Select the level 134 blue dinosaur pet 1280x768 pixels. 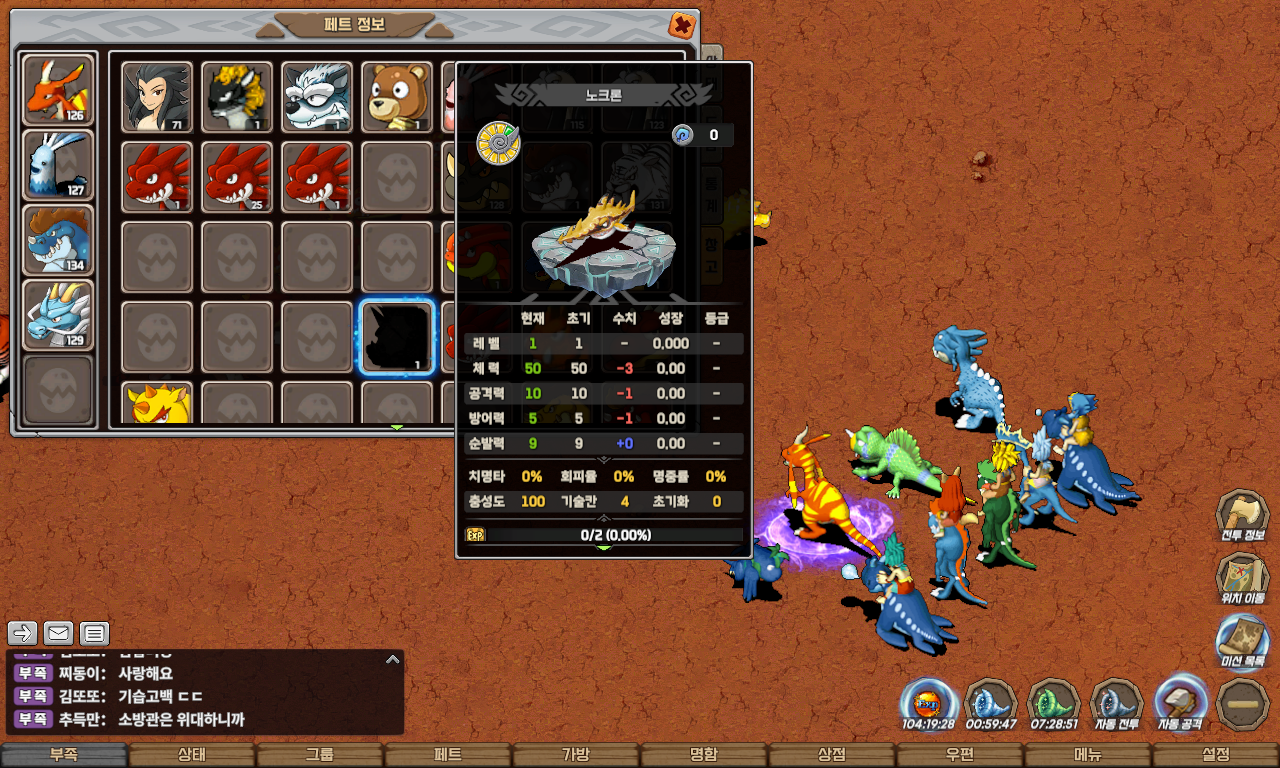point(58,240)
